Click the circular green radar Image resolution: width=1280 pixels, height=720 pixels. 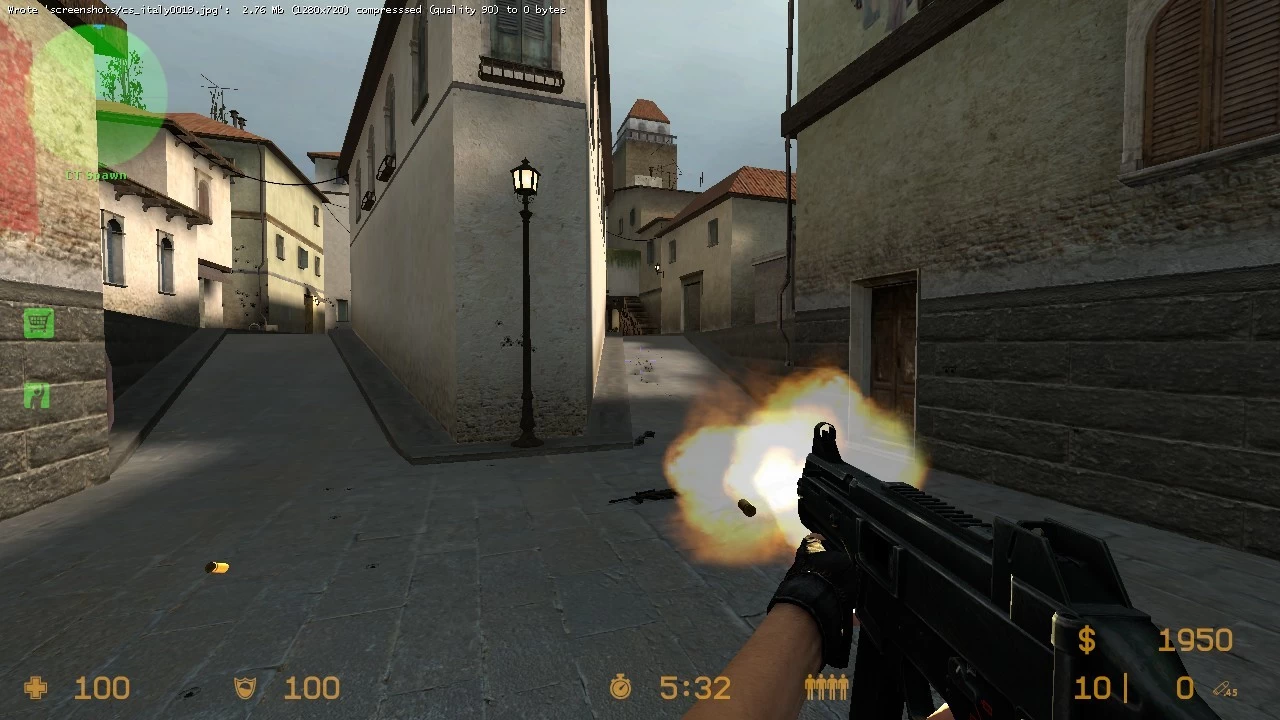coord(97,92)
